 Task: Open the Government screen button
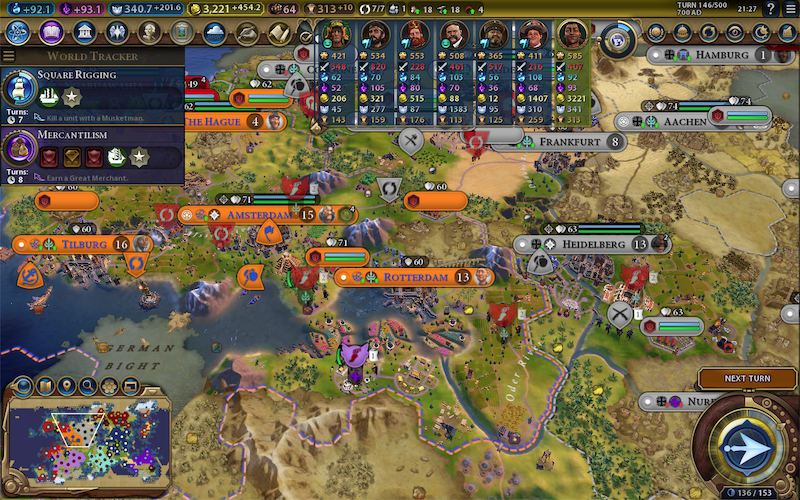click(x=85, y=32)
